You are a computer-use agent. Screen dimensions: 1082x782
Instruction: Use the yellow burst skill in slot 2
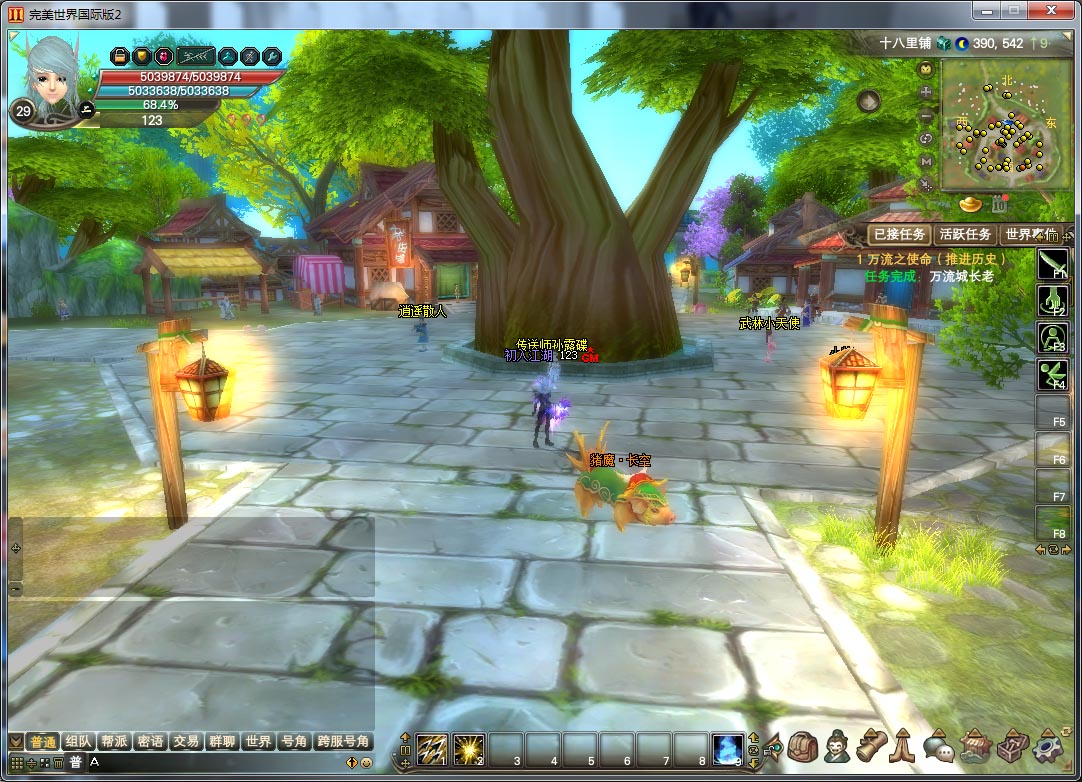point(468,748)
